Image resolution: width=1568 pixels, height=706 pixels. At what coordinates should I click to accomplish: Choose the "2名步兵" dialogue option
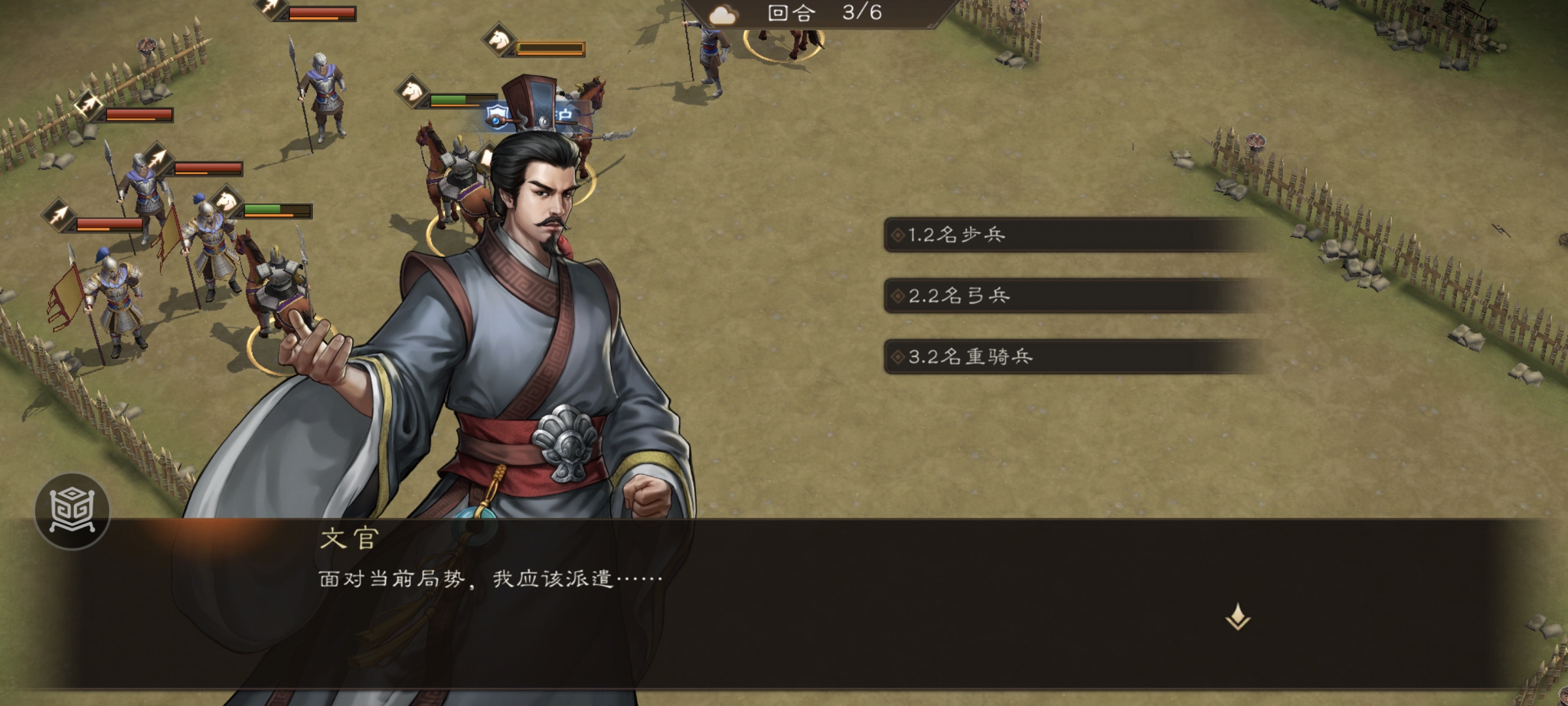[x=1071, y=235]
